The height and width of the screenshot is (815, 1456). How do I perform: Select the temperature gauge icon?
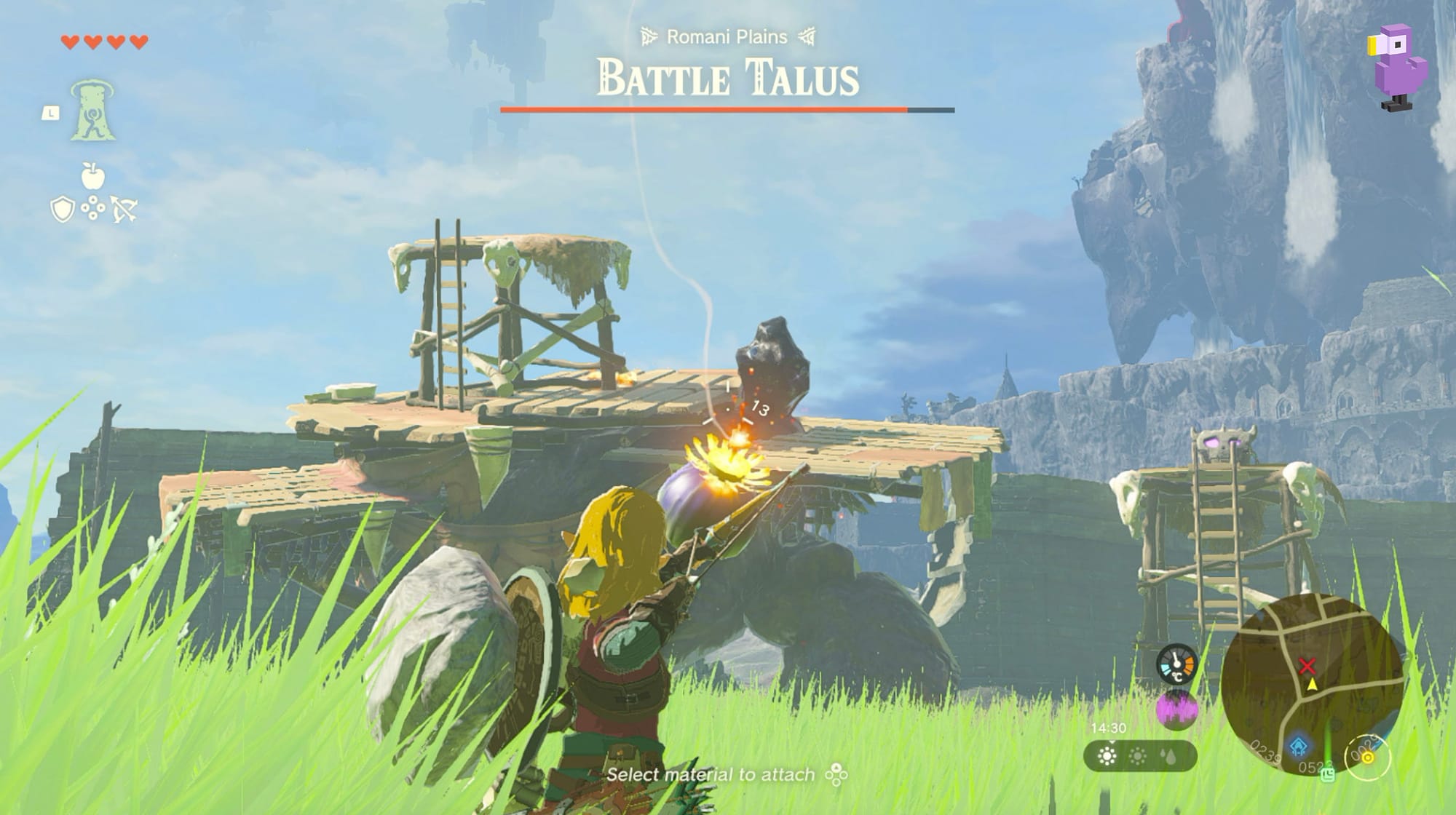click(x=1176, y=664)
